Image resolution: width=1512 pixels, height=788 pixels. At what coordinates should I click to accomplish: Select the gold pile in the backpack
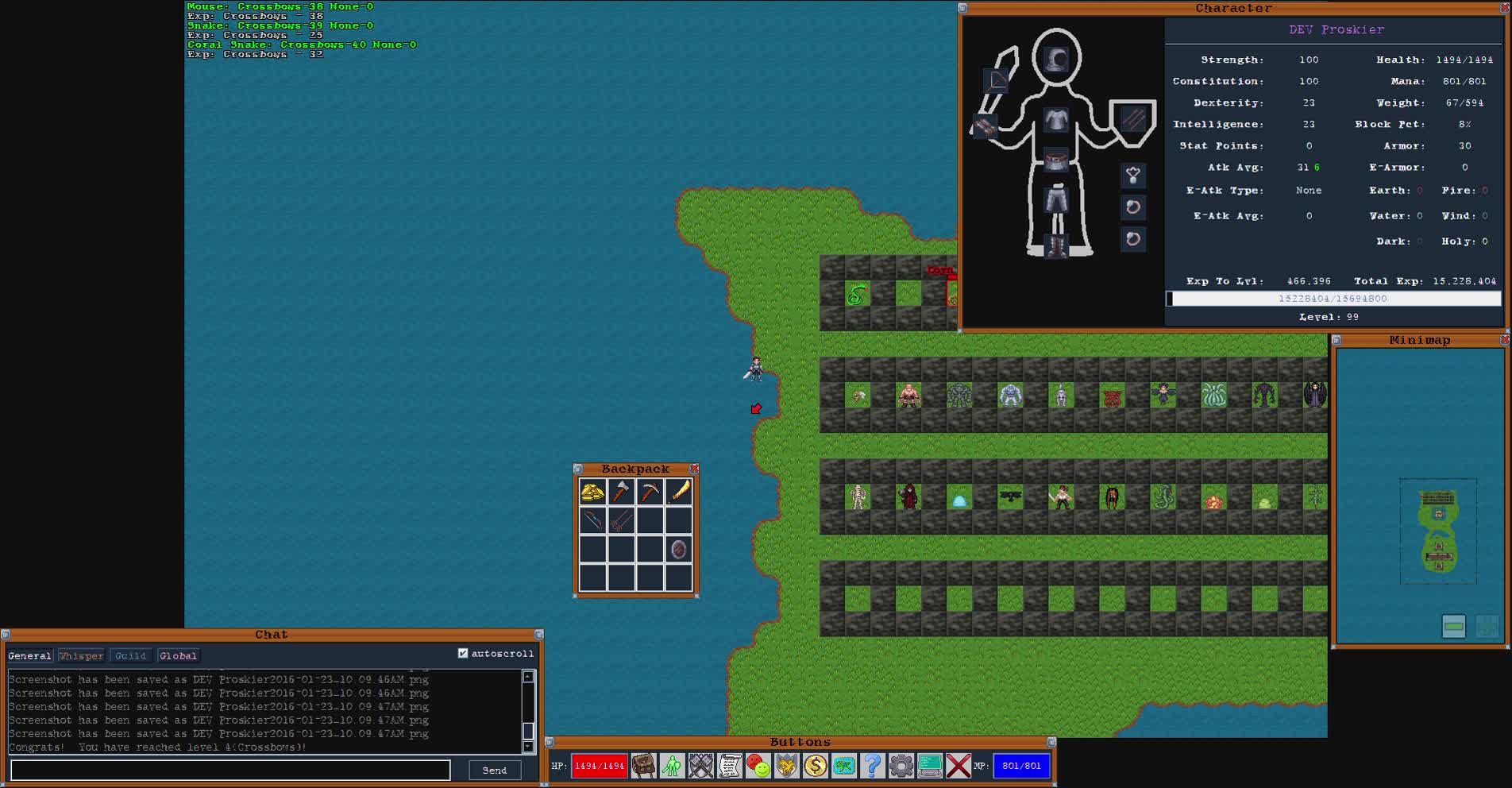pos(592,492)
